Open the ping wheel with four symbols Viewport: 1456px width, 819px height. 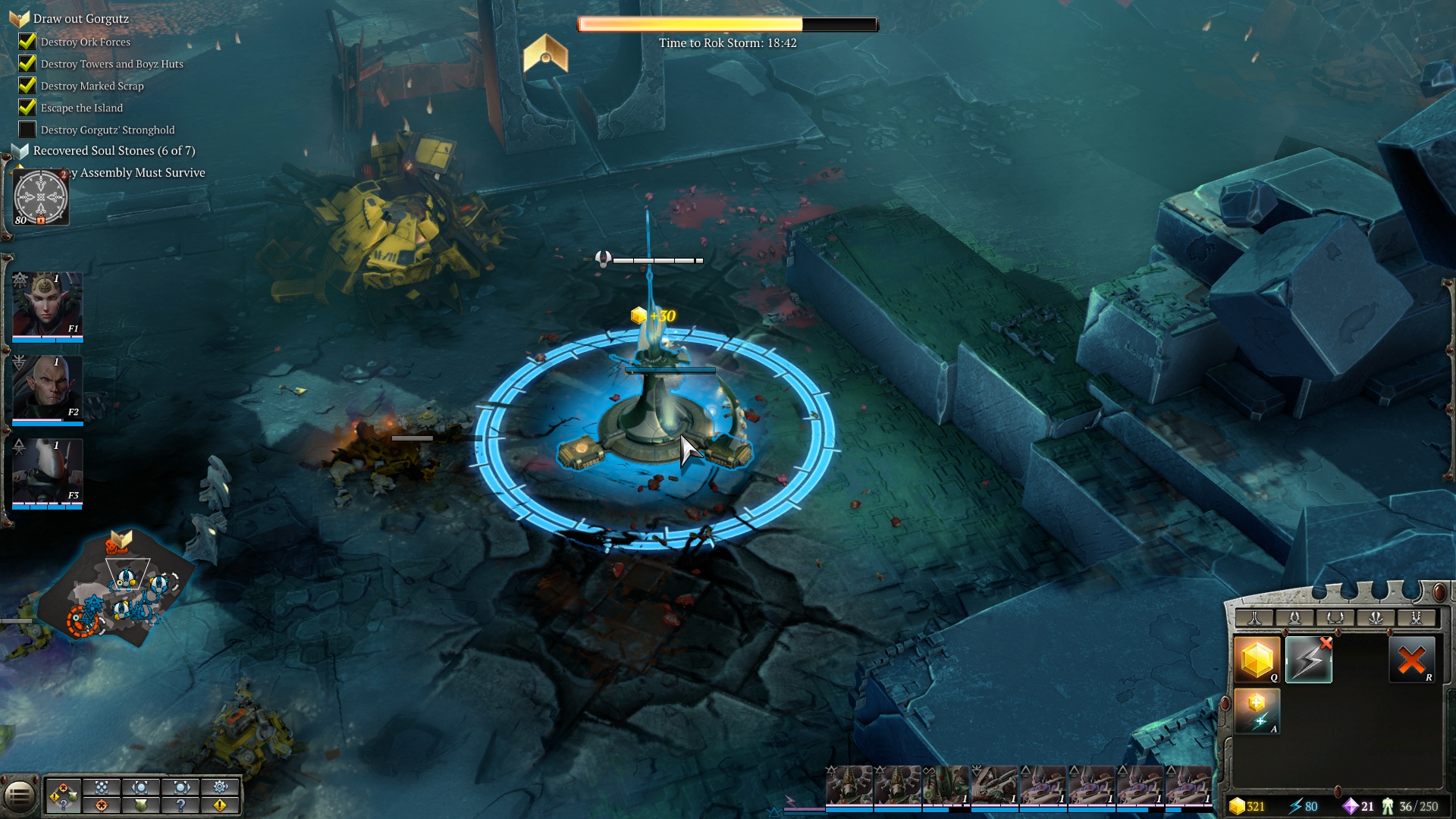63,795
